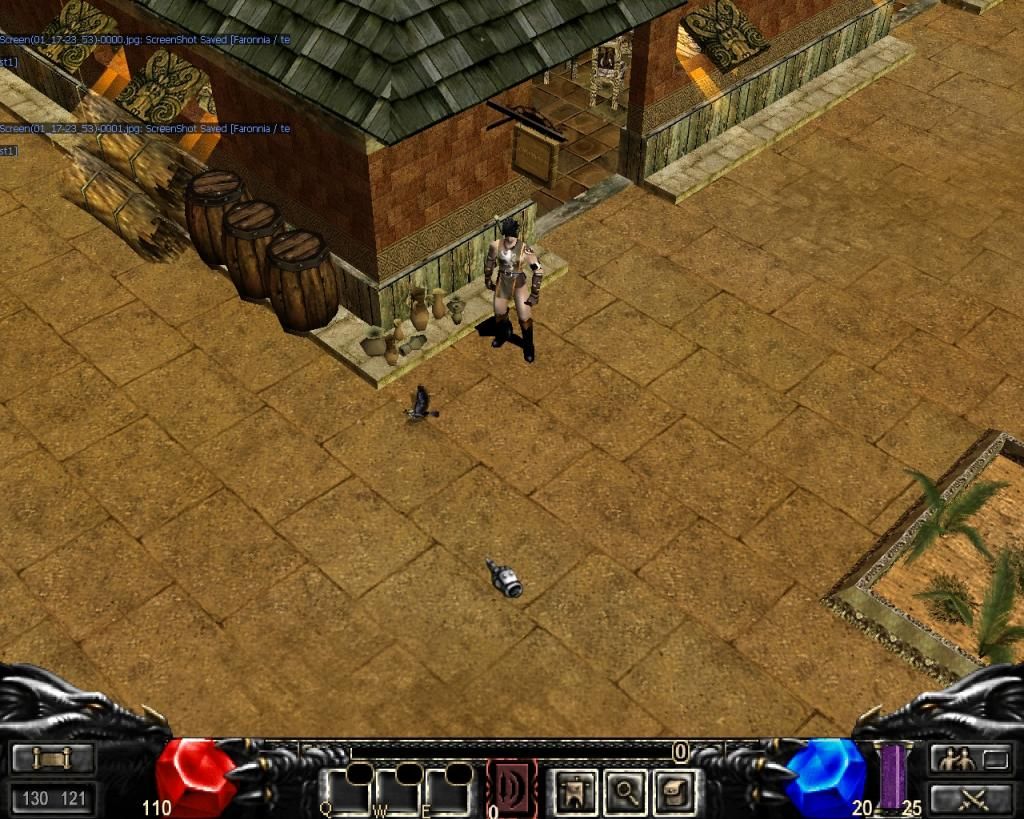Open the bag inventory button
Screen dimensions: 1024x819
(676, 791)
